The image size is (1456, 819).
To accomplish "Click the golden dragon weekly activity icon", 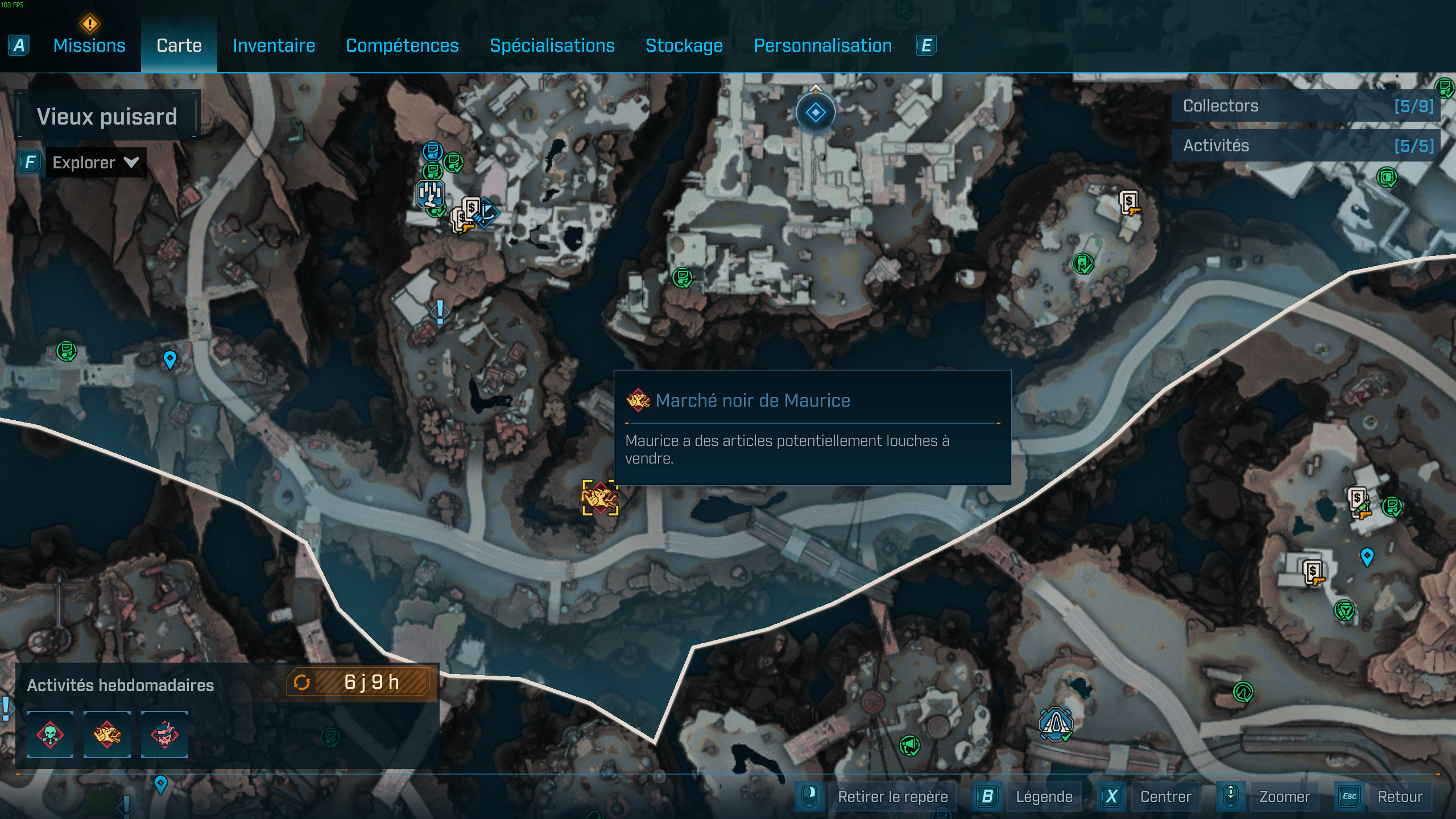I will [107, 735].
